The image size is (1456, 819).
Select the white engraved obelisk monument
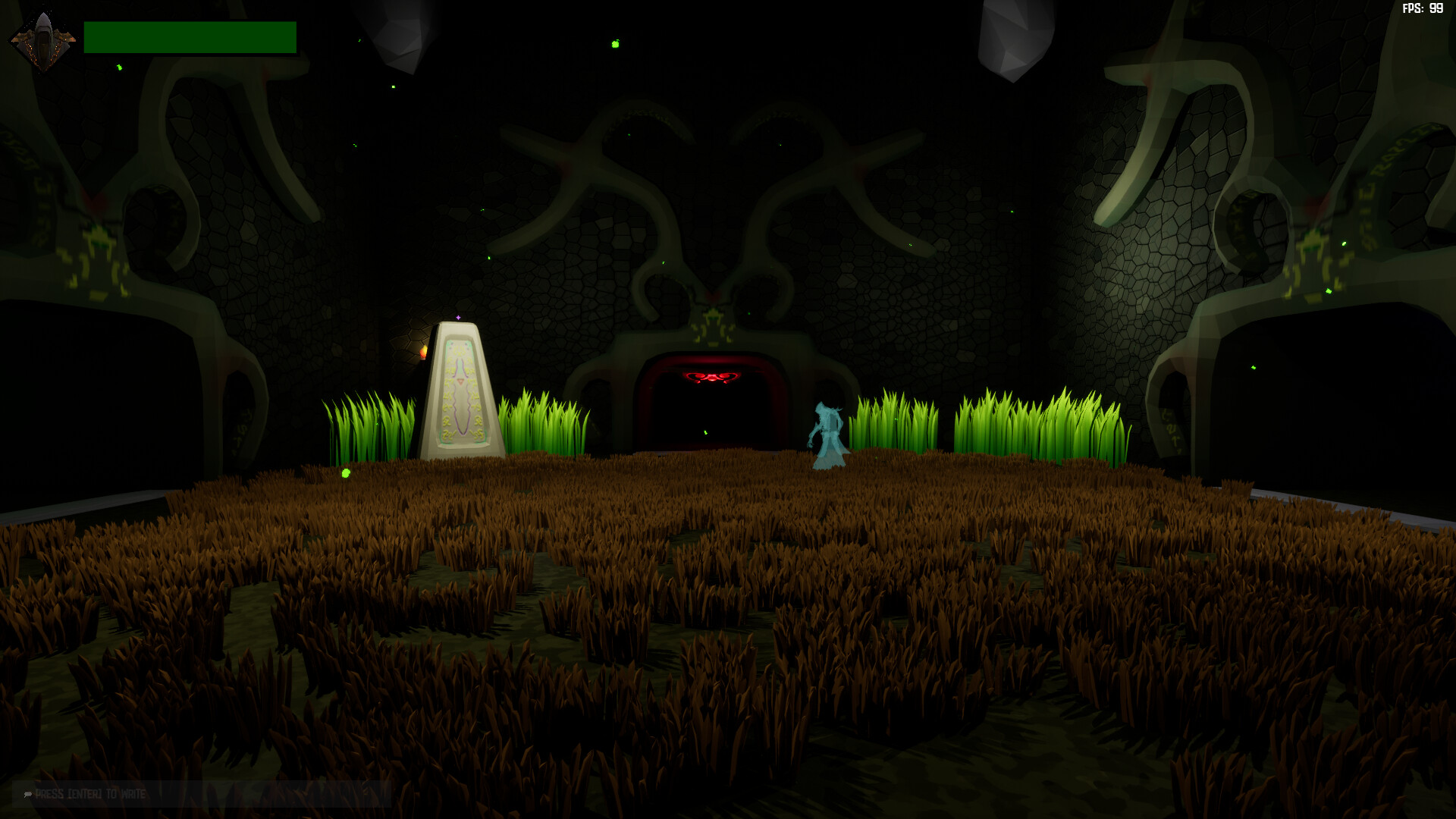click(x=459, y=391)
